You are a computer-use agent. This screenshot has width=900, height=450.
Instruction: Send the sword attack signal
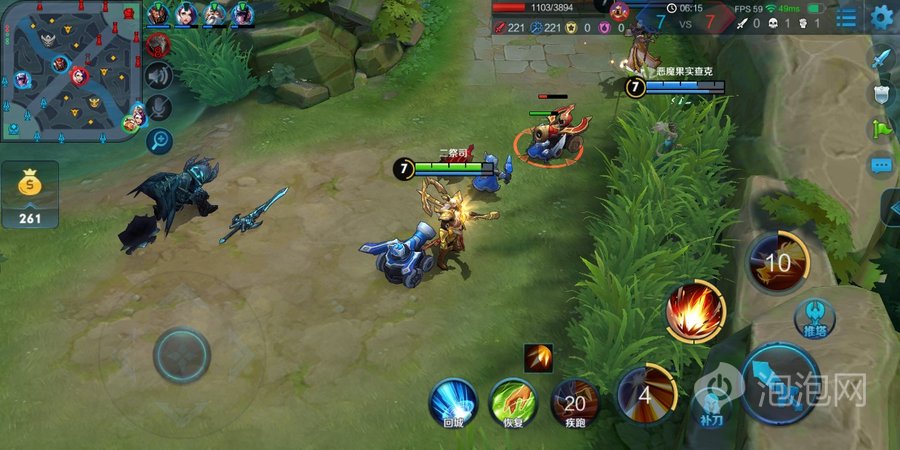click(881, 58)
